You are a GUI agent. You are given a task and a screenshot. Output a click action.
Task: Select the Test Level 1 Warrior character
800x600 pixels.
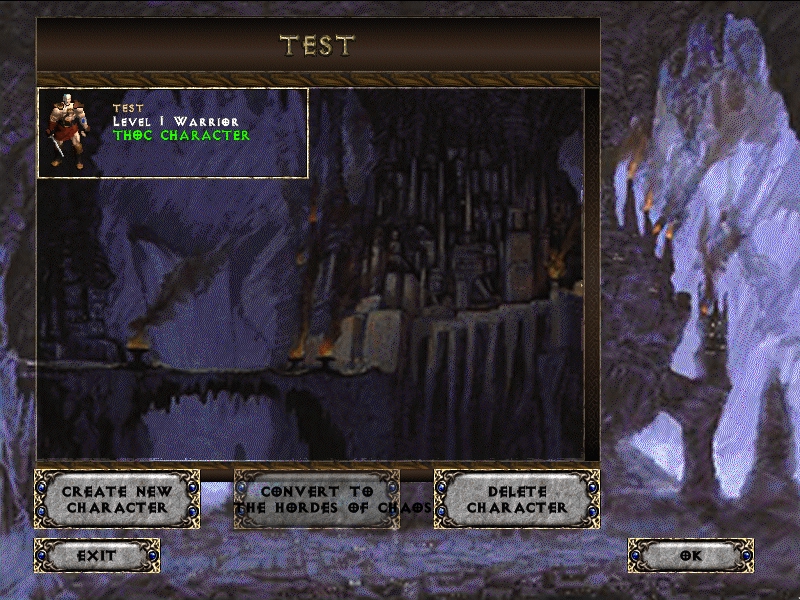click(172, 133)
